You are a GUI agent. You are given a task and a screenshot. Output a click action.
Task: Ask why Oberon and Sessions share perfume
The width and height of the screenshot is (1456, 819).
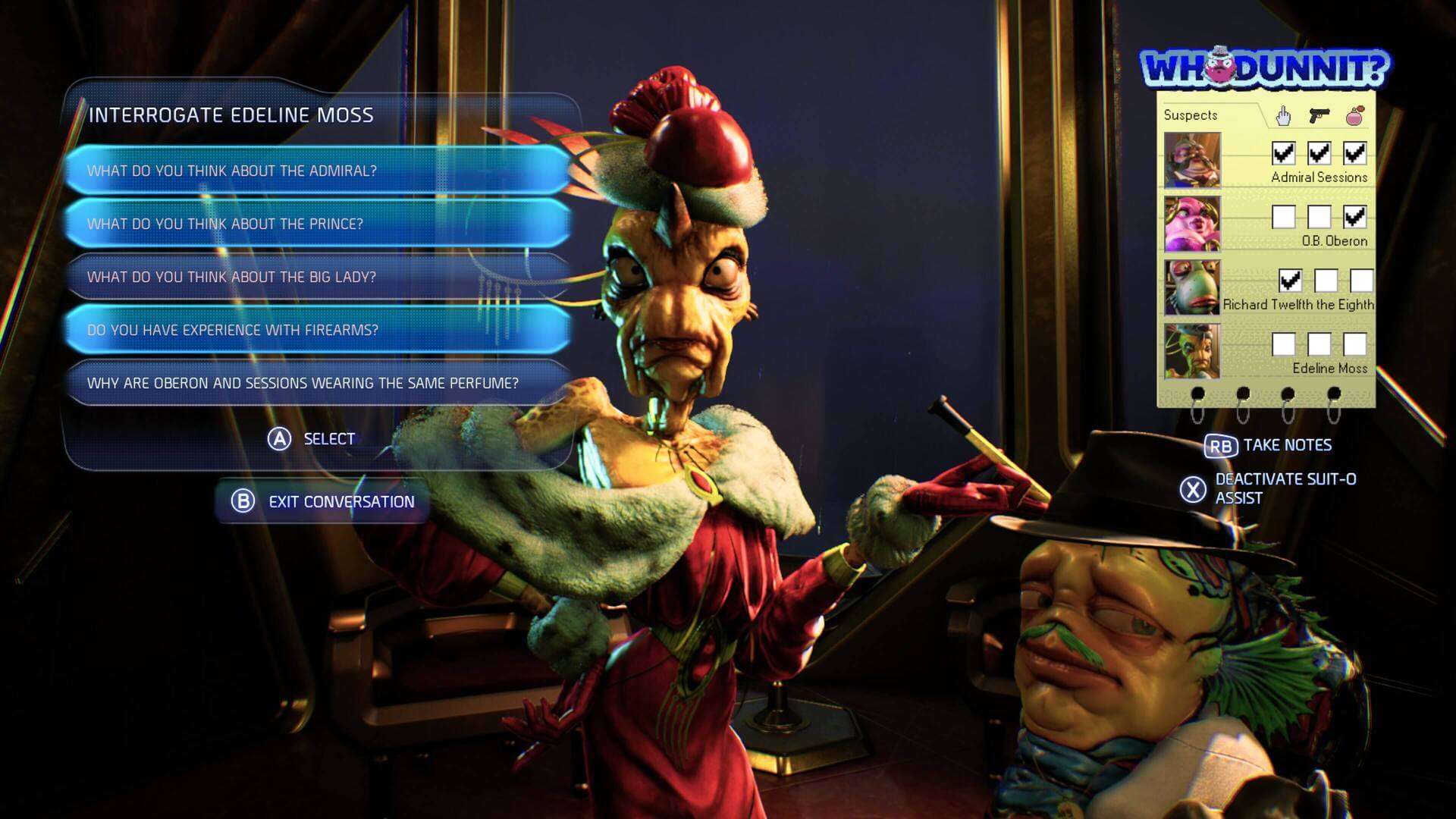(x=317, y=383)
